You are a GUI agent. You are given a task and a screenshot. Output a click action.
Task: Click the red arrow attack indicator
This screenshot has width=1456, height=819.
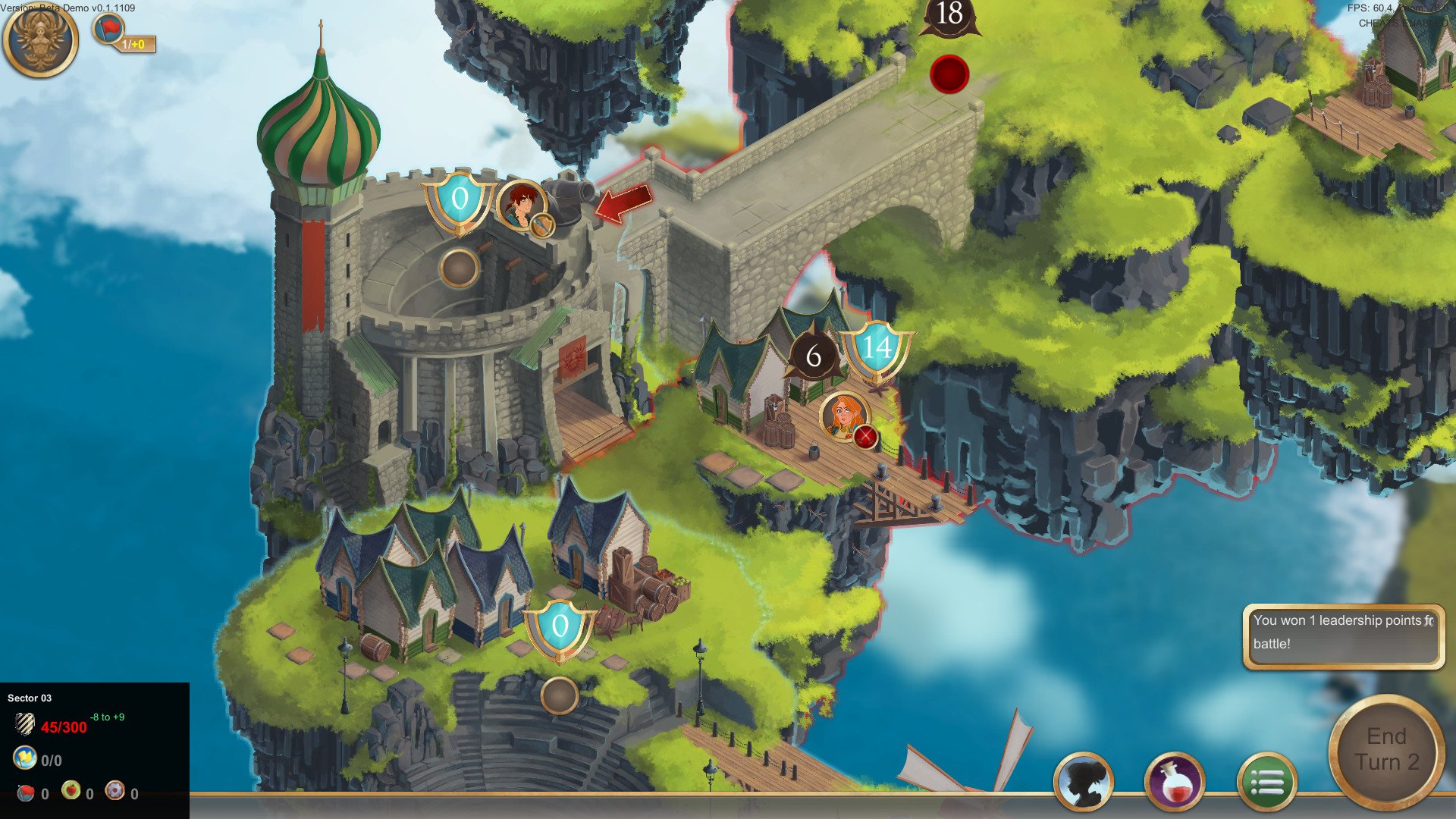(x=622, y=205)
